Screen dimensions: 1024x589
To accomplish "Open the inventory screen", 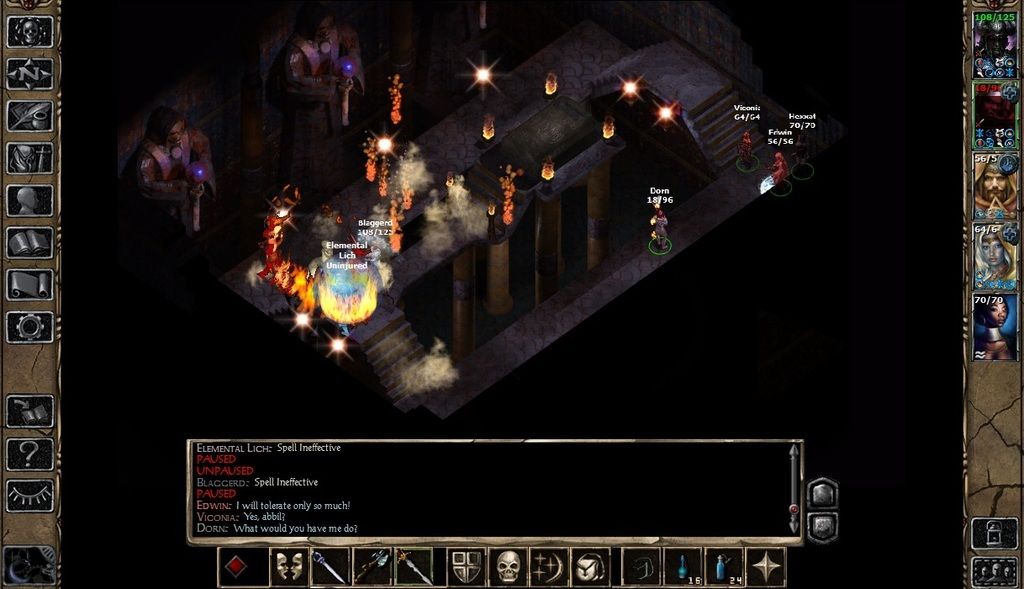I will pos(30,158).
